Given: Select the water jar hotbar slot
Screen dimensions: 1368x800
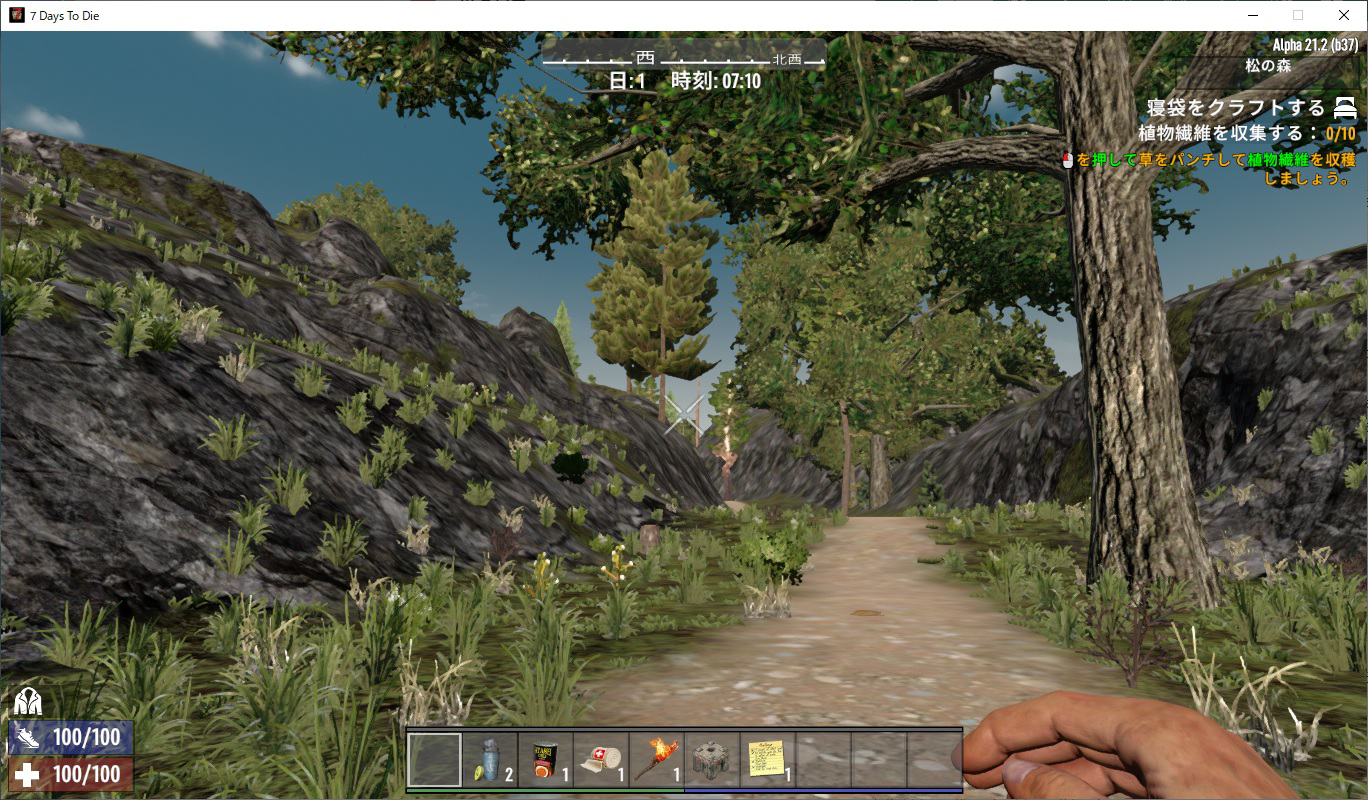Looking at the screenshot, I should pyautogui.click(x=490, y=760).
